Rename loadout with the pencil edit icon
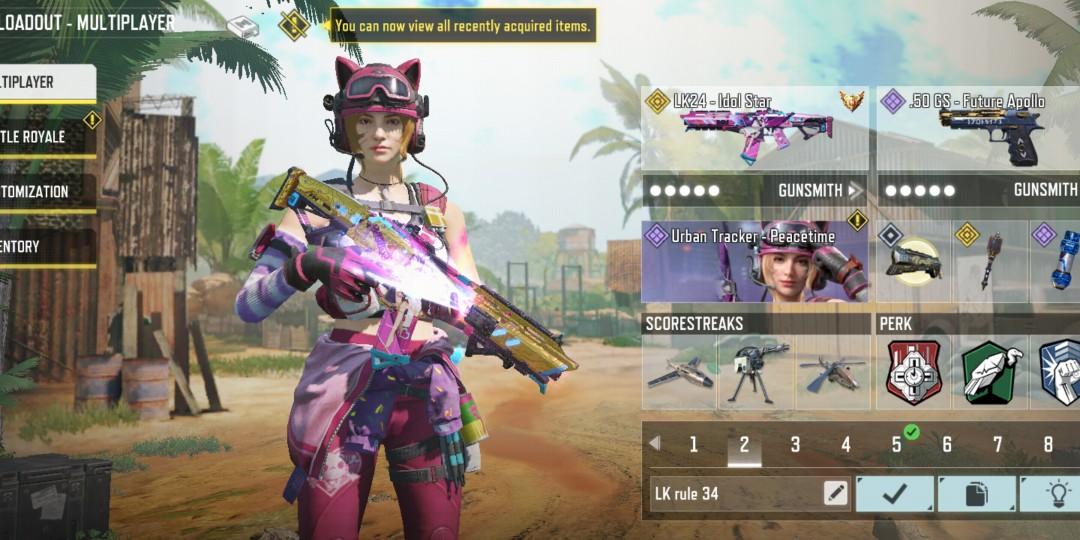The image size is (1080, 540). pos(835,493)
